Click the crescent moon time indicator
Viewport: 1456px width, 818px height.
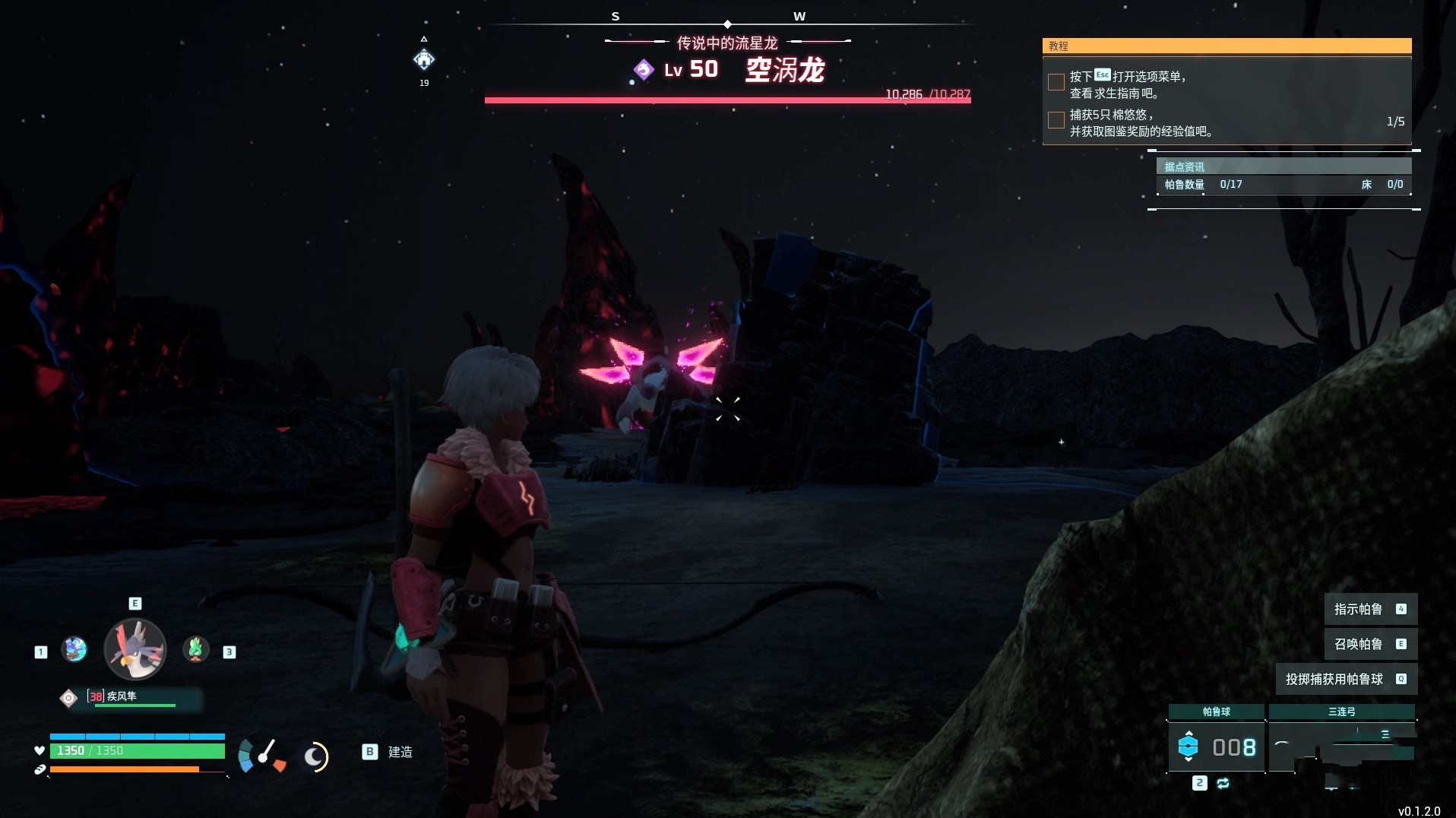pos(315,756)
